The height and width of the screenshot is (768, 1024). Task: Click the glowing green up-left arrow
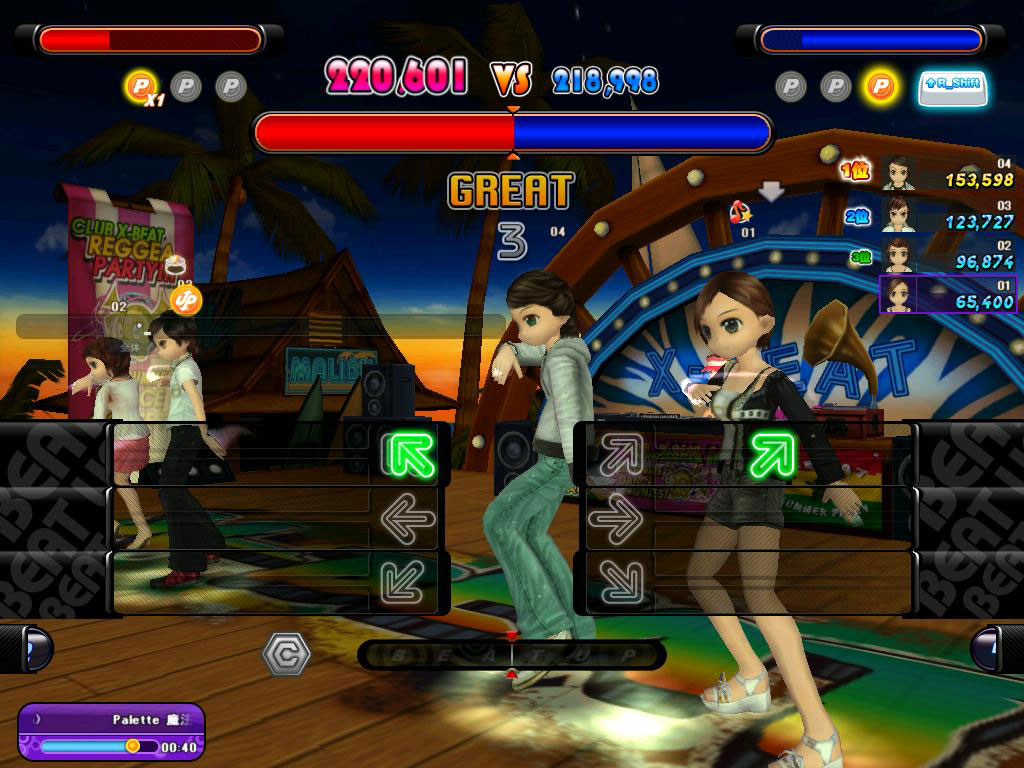point(410,455)
